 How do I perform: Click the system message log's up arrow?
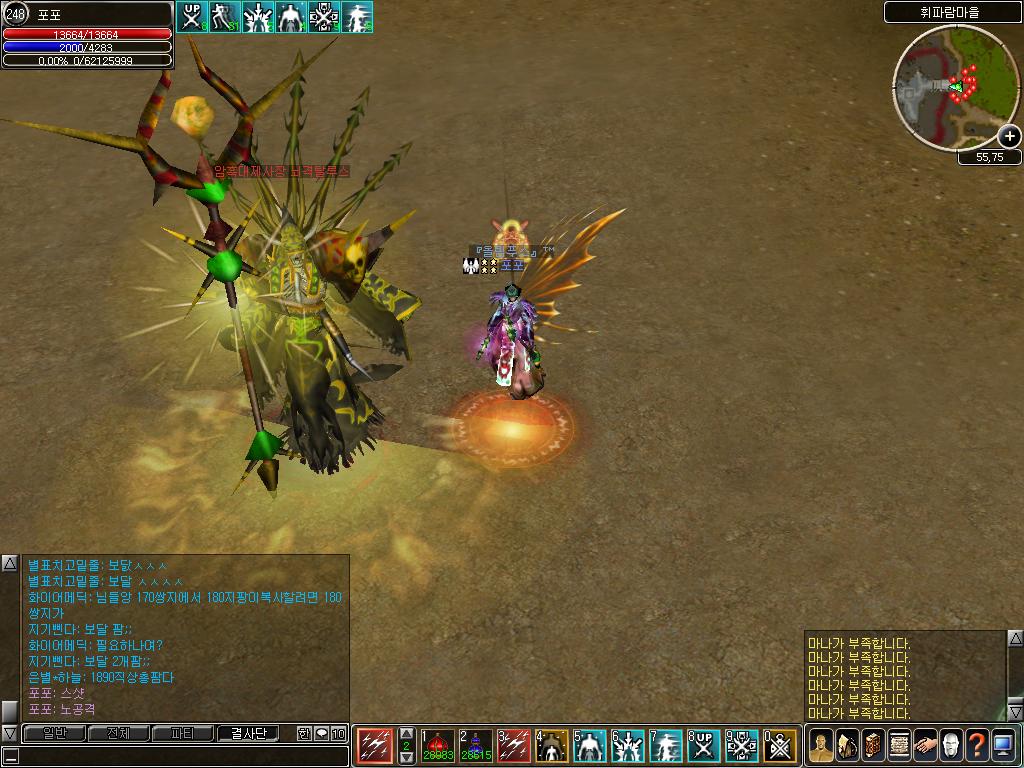coord(1014,638)
